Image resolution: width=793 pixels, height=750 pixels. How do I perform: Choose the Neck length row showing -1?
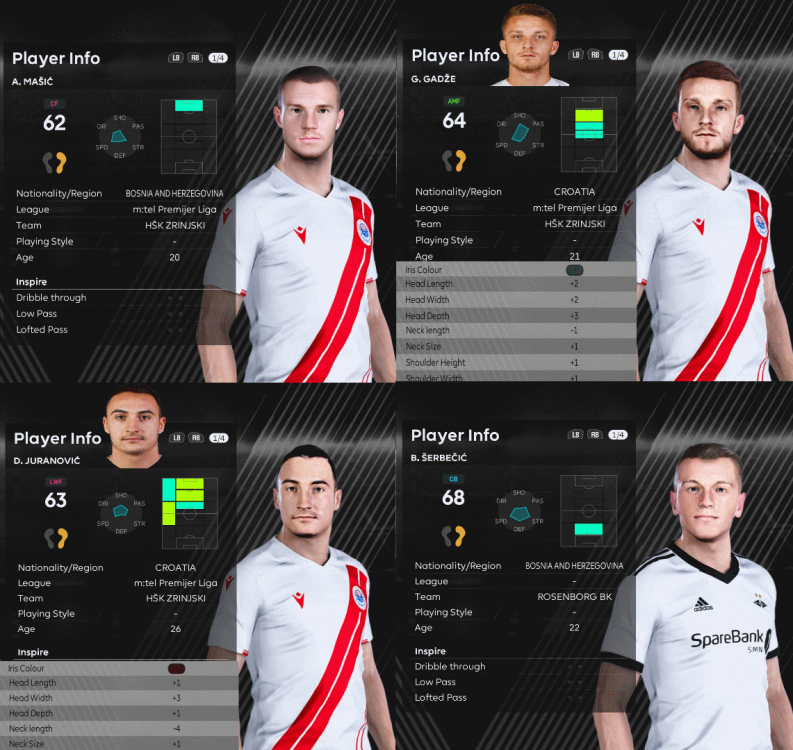[516, 331]
